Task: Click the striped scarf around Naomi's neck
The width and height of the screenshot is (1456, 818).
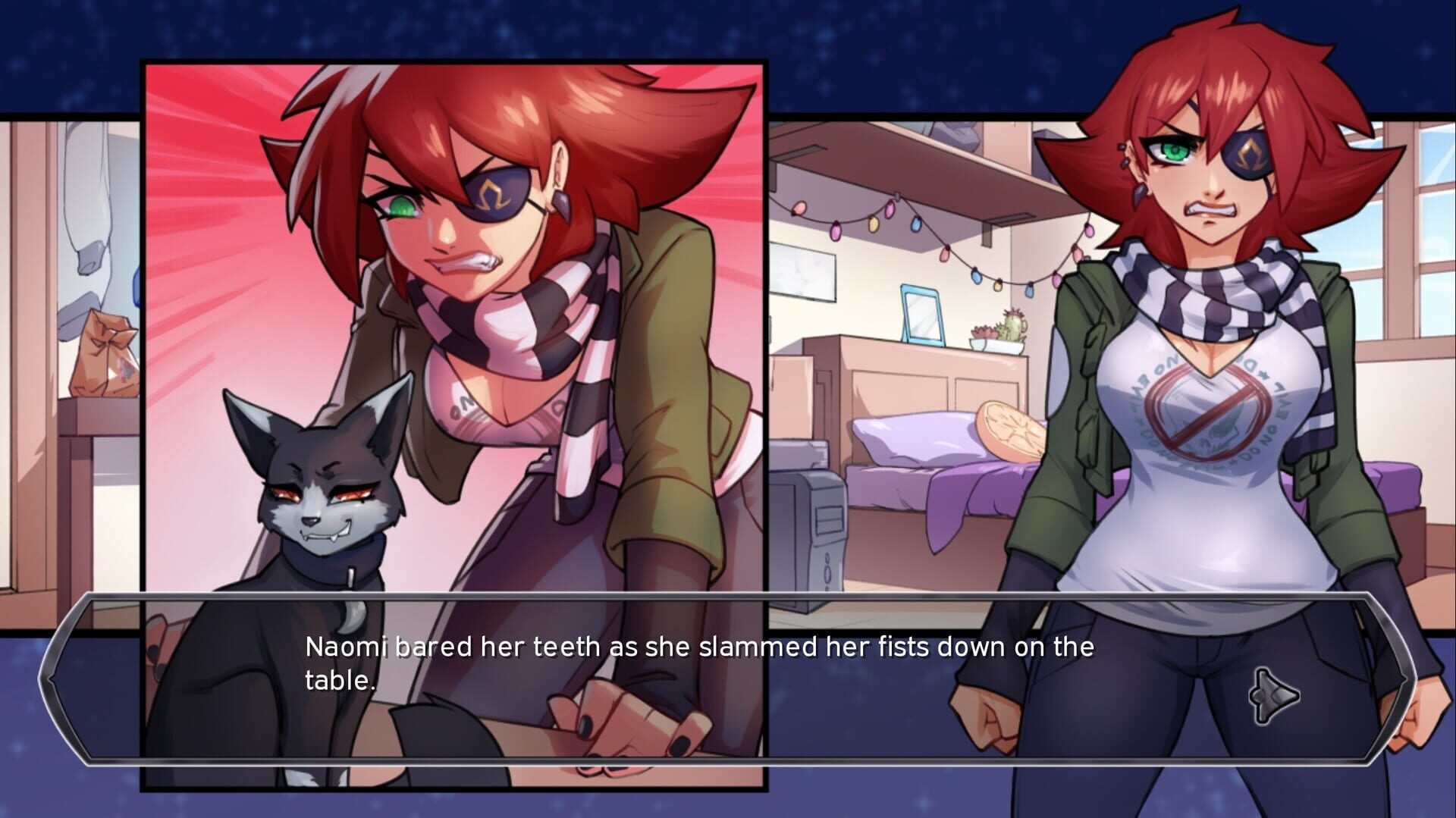Action: point(1206,296)
